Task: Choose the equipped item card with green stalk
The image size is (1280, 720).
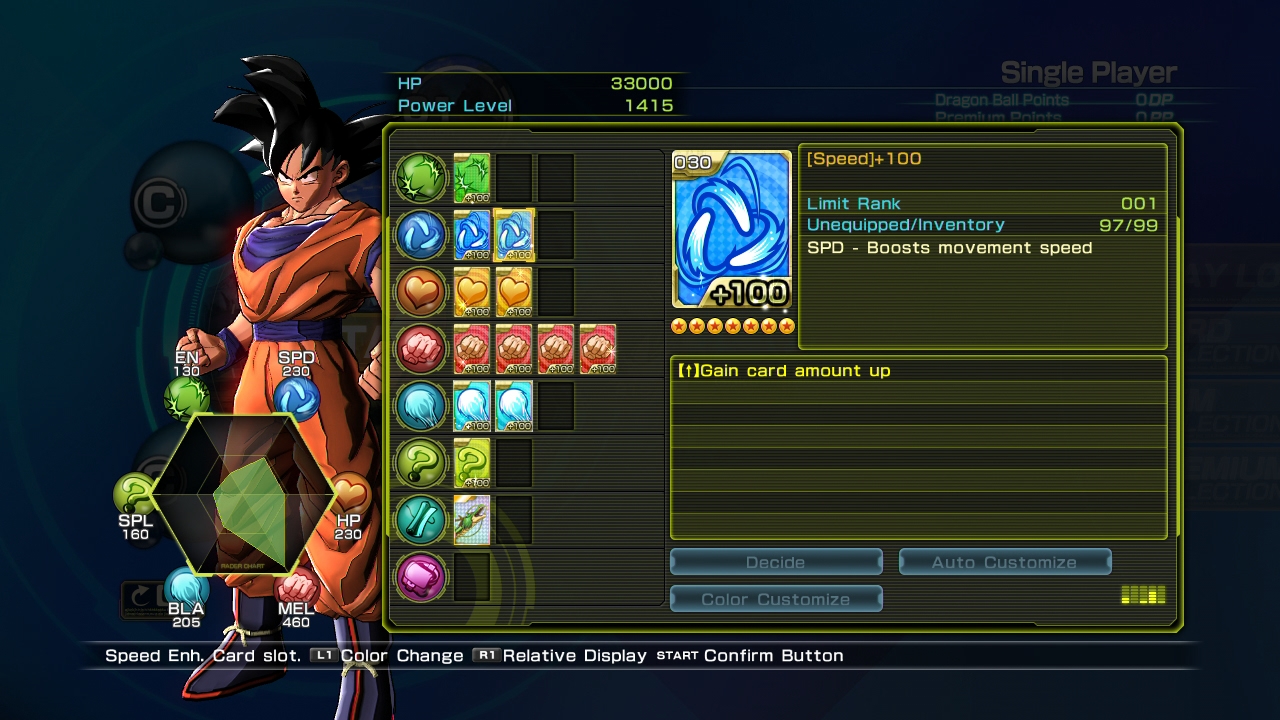Action: pyautogui.click(x=472, y=520)
